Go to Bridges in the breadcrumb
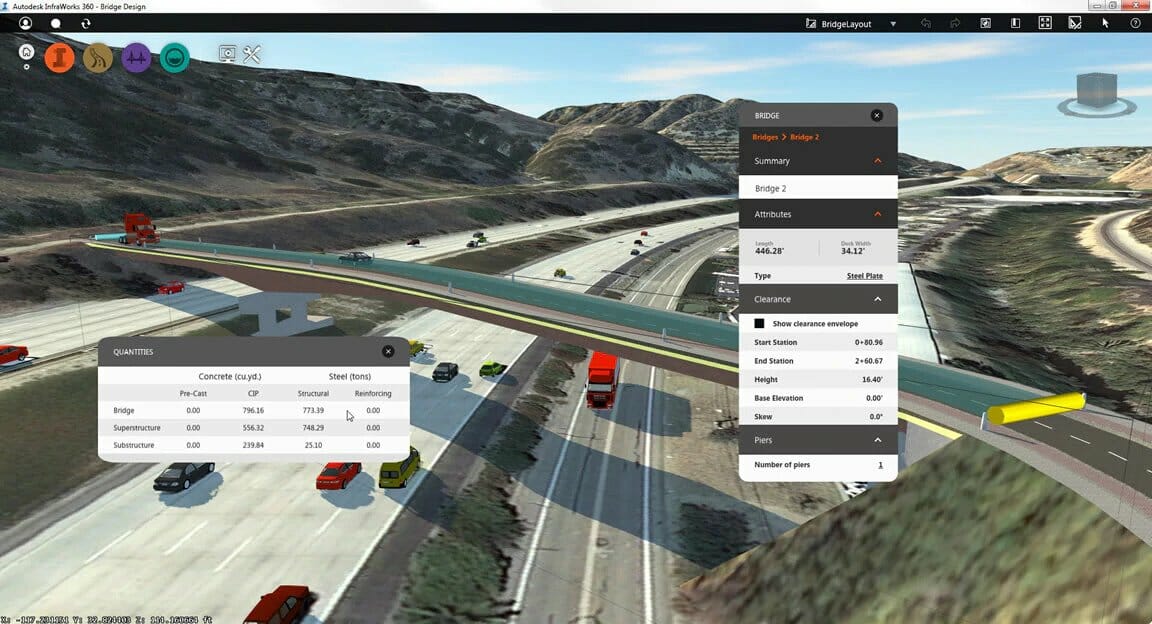Screen dimensions: 1152x624 (x=765, y=137)
